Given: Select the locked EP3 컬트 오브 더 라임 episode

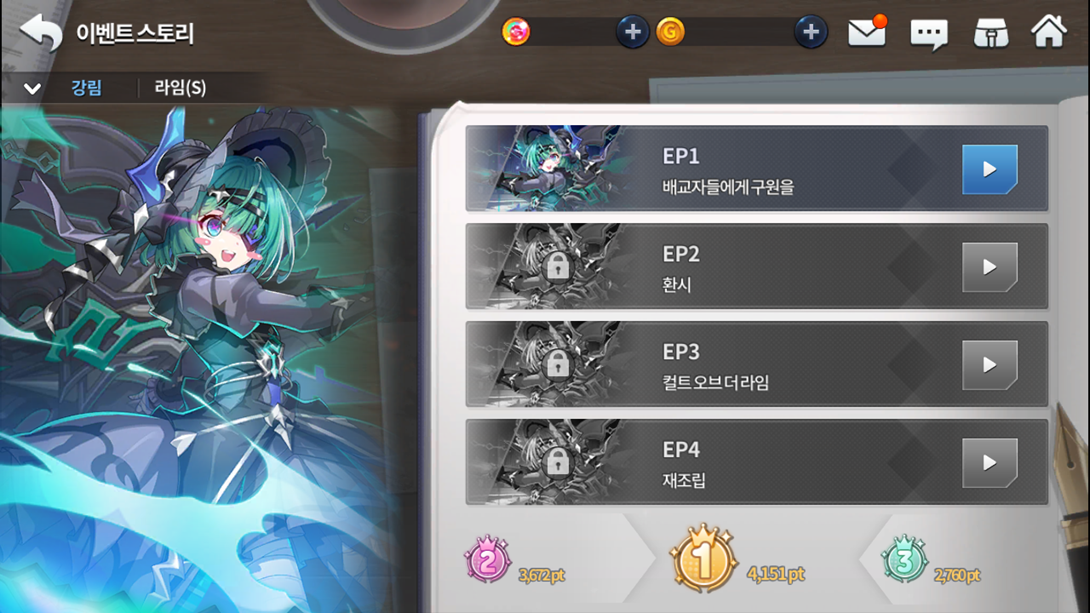Looking at the screenshot, I should point(756,365).
